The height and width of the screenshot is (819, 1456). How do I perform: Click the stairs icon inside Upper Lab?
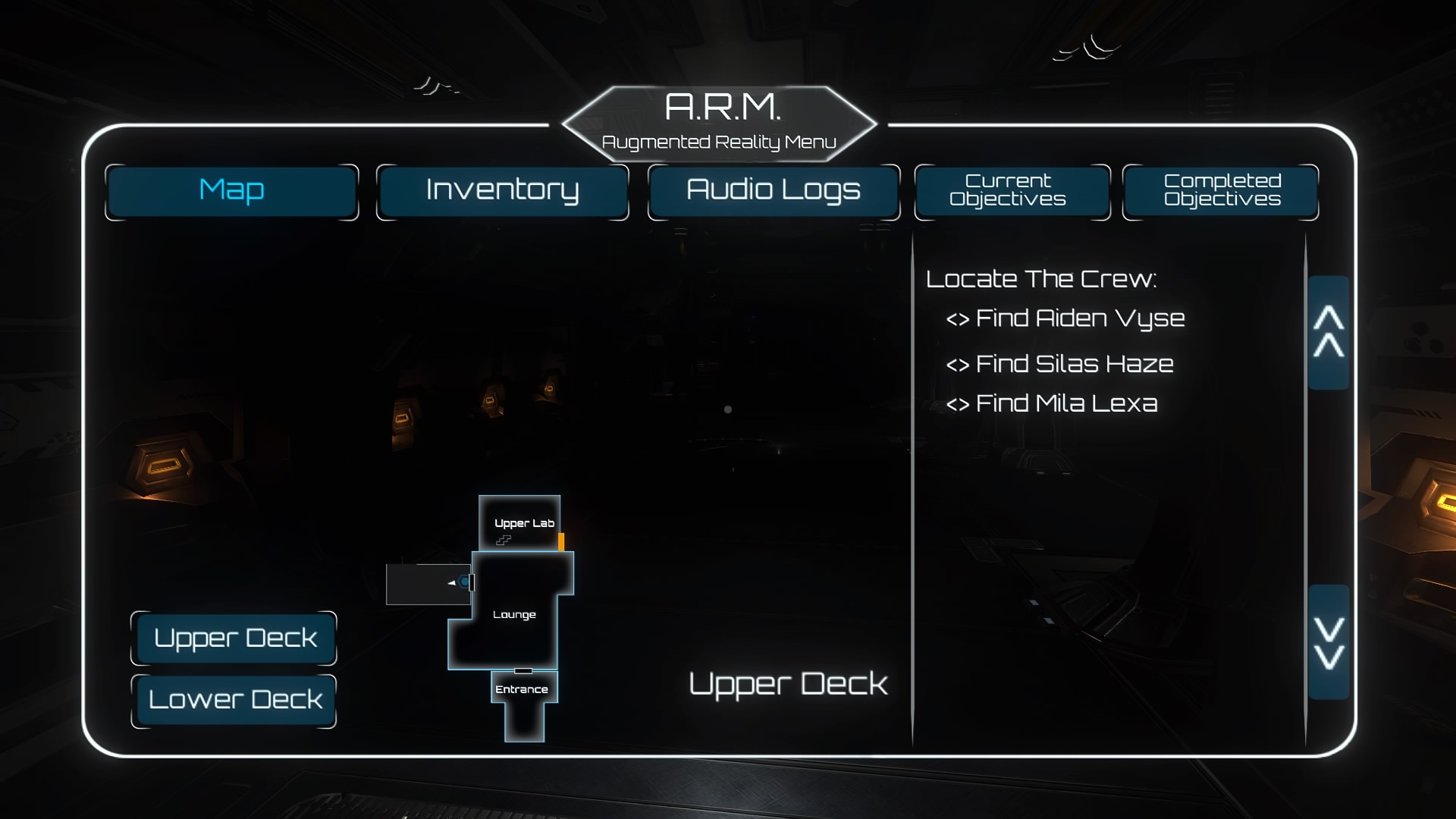504,541
